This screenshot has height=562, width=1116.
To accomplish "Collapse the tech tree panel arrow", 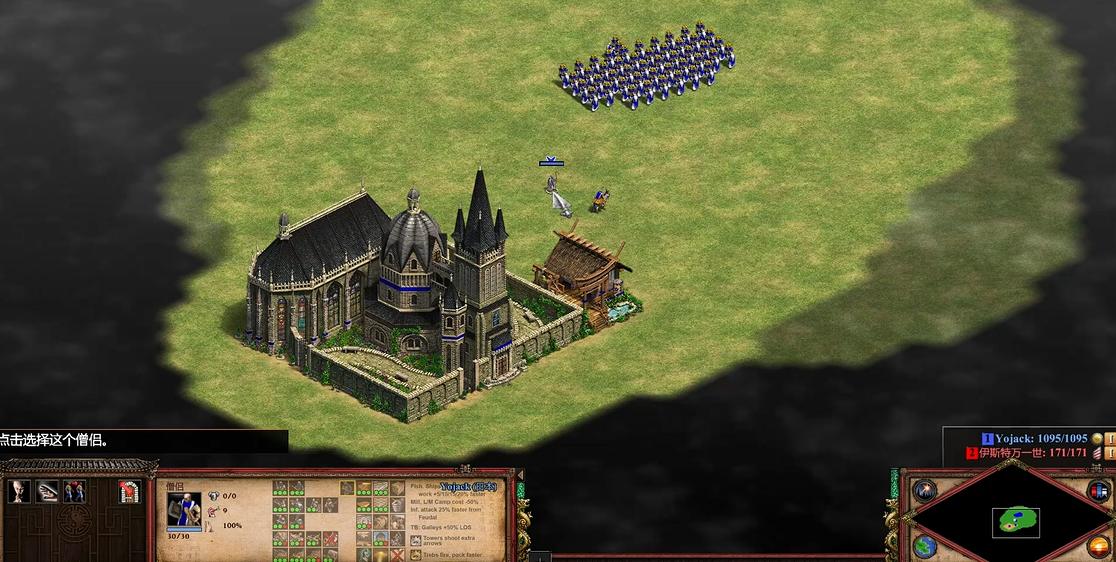I will point(519,475).
